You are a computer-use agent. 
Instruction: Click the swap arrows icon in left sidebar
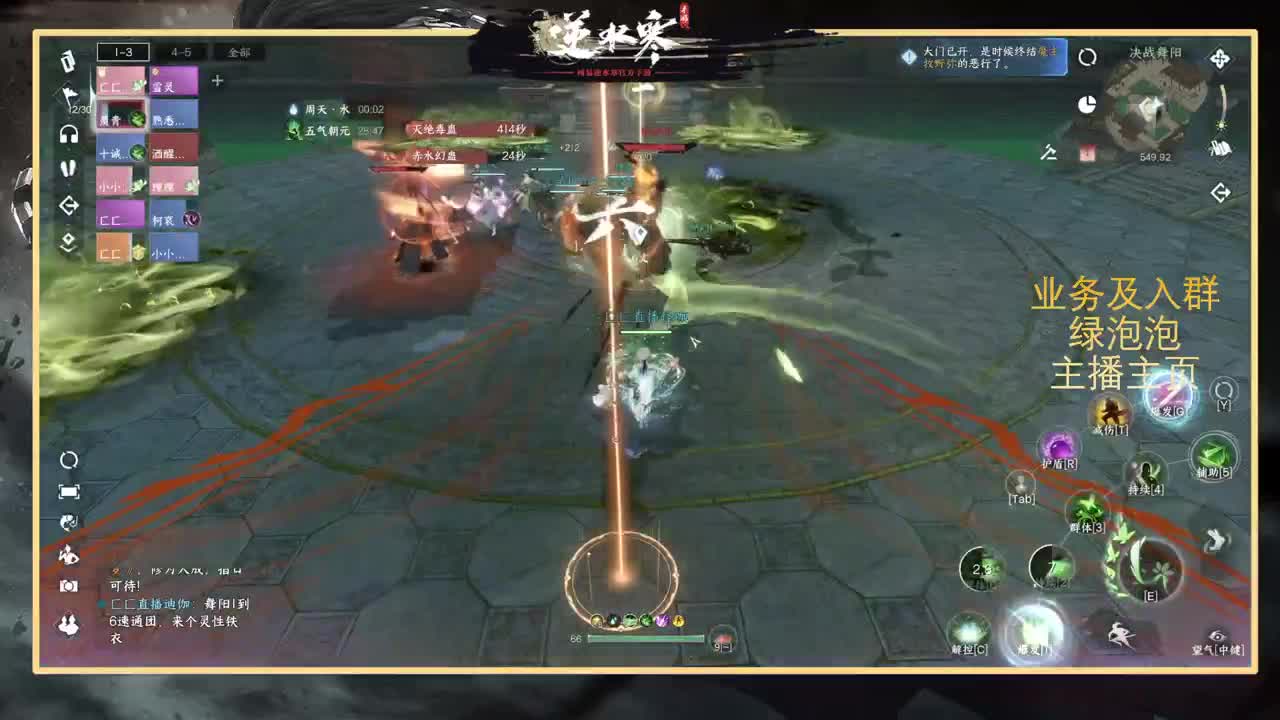coord(69,205)
